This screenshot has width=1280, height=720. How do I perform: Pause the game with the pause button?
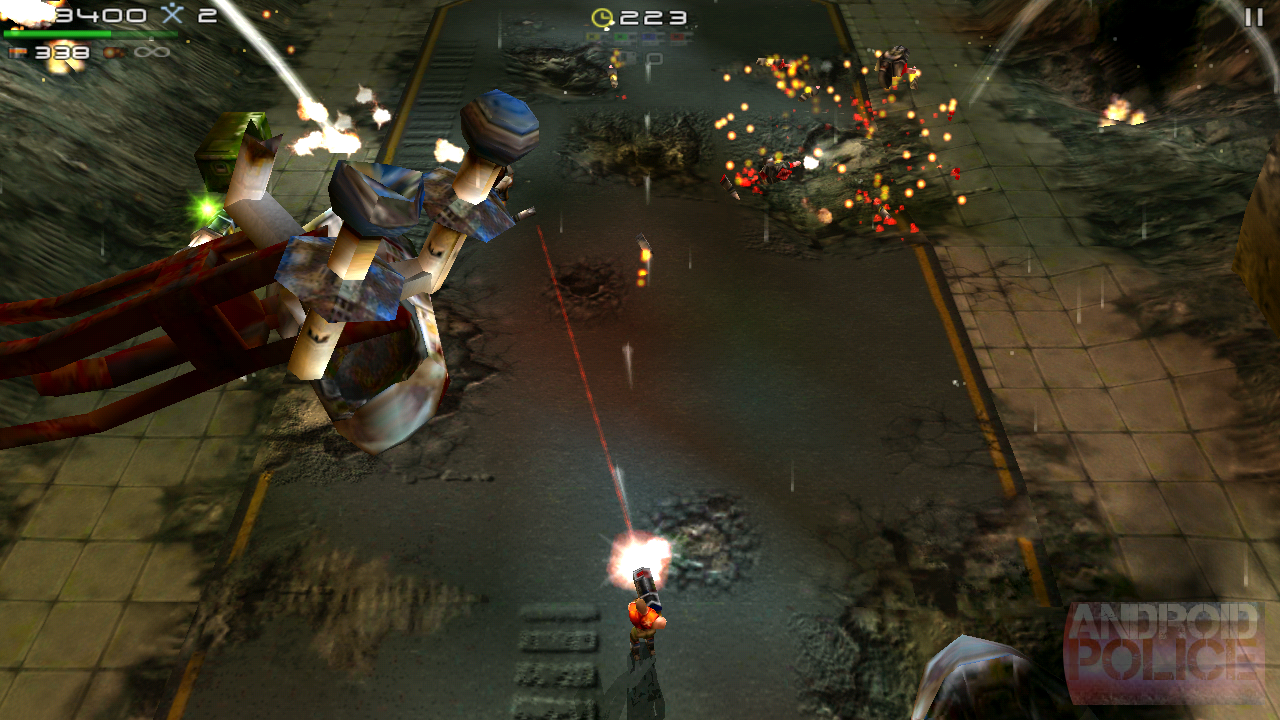pyautogui.click(x=1253, y=17)
